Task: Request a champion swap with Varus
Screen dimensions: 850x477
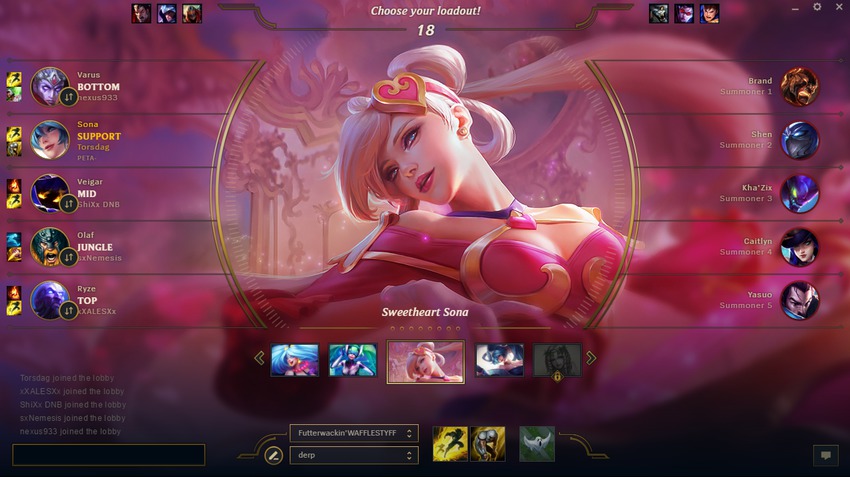Action: [68, 97]
